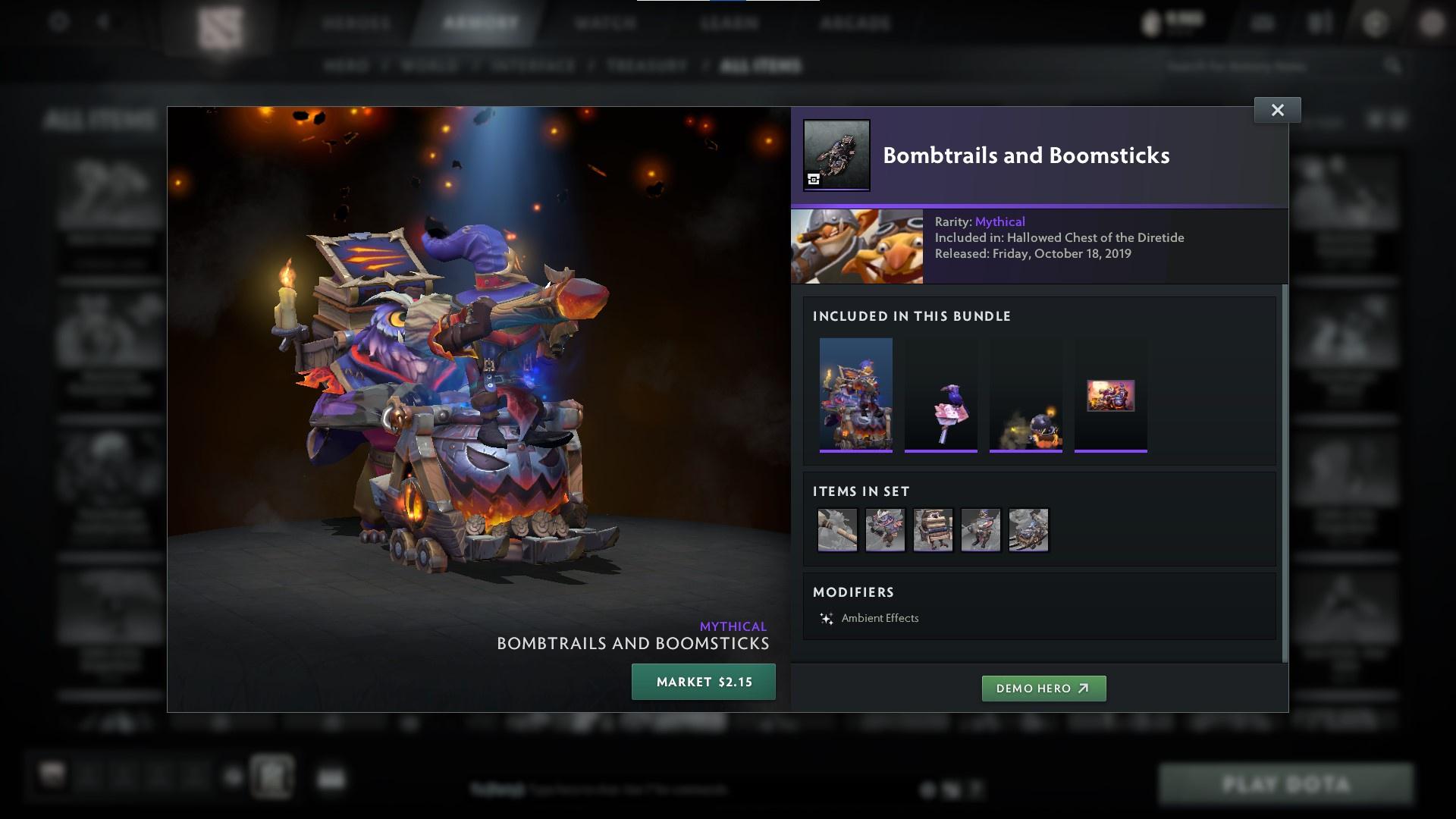Screen dimensions: 1456x819
Task: Select the crow wand thumbnail in the bundle
Action: (x=941, y=394)
